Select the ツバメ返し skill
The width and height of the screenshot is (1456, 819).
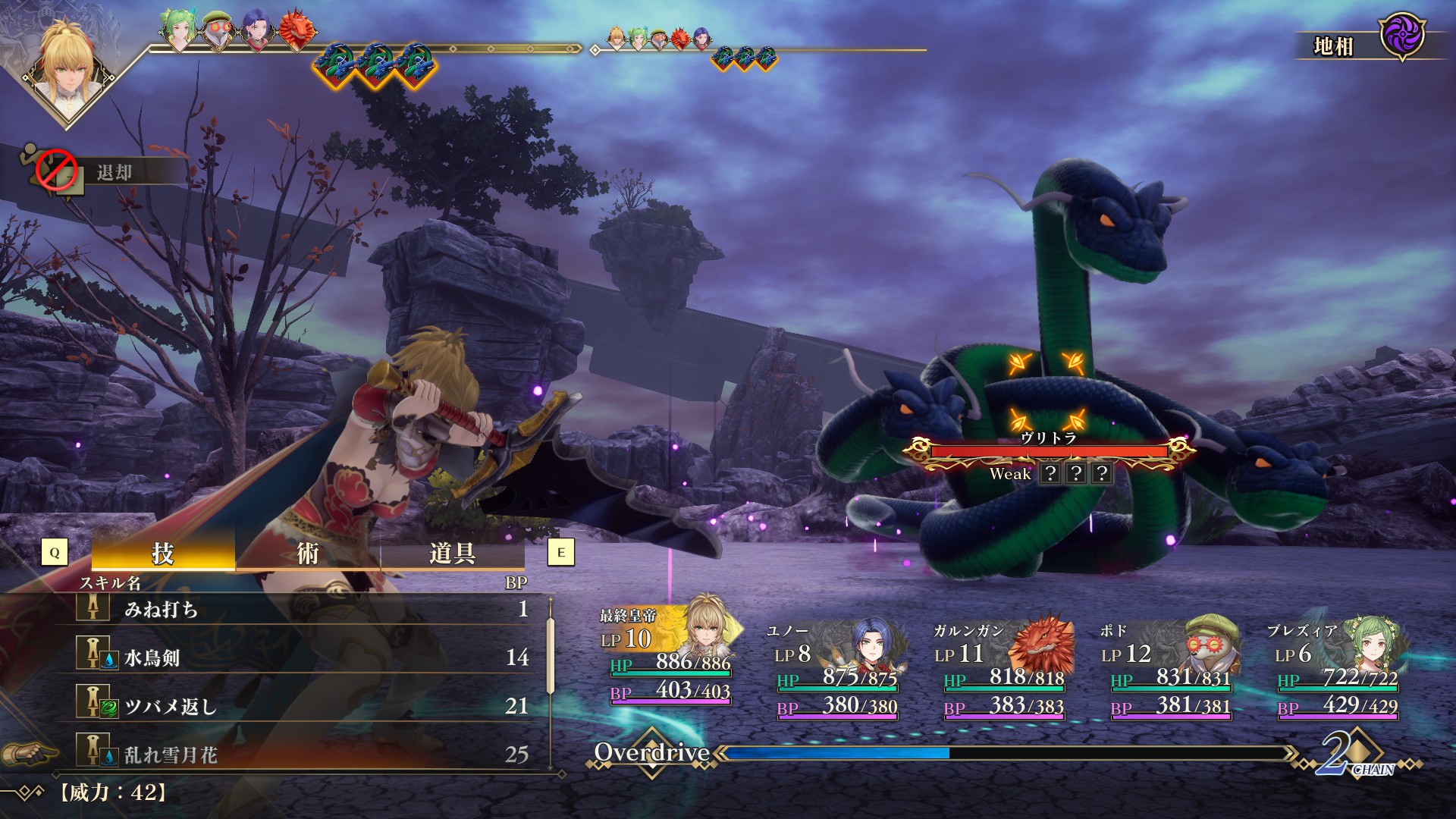point(303,706)
